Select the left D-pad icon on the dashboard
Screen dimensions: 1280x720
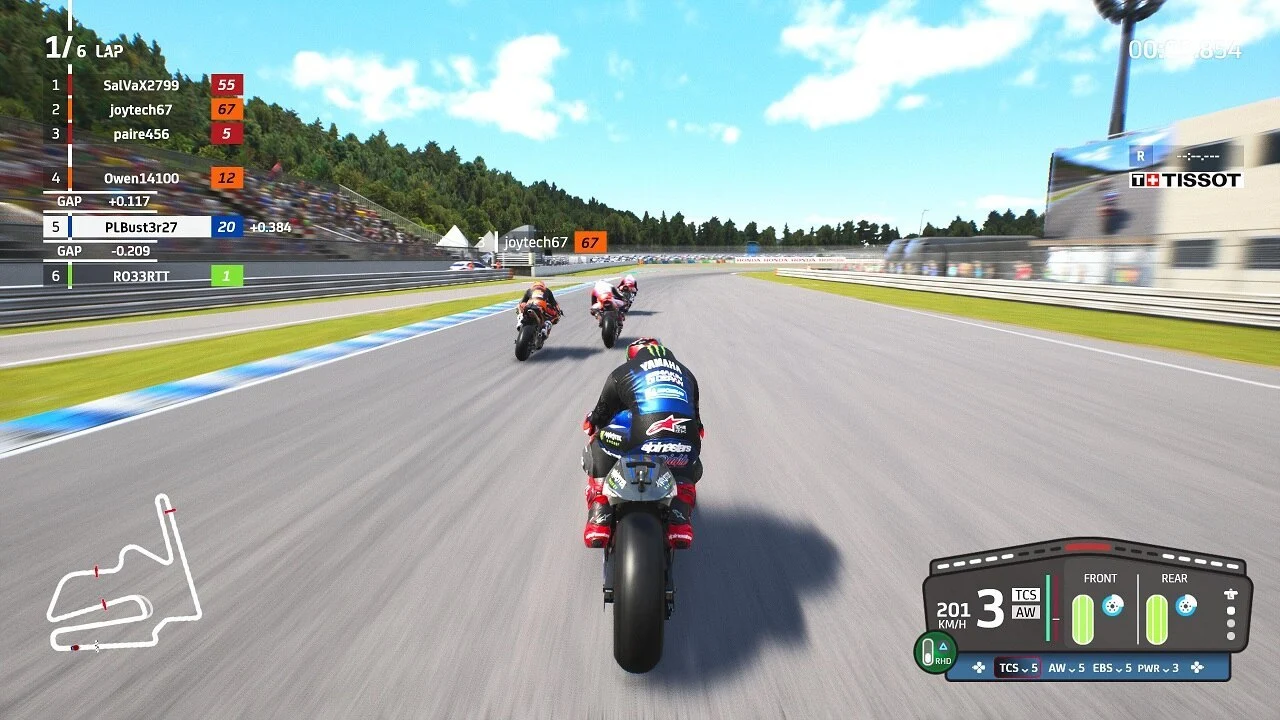pyautogui.click(x=978, y=667)
